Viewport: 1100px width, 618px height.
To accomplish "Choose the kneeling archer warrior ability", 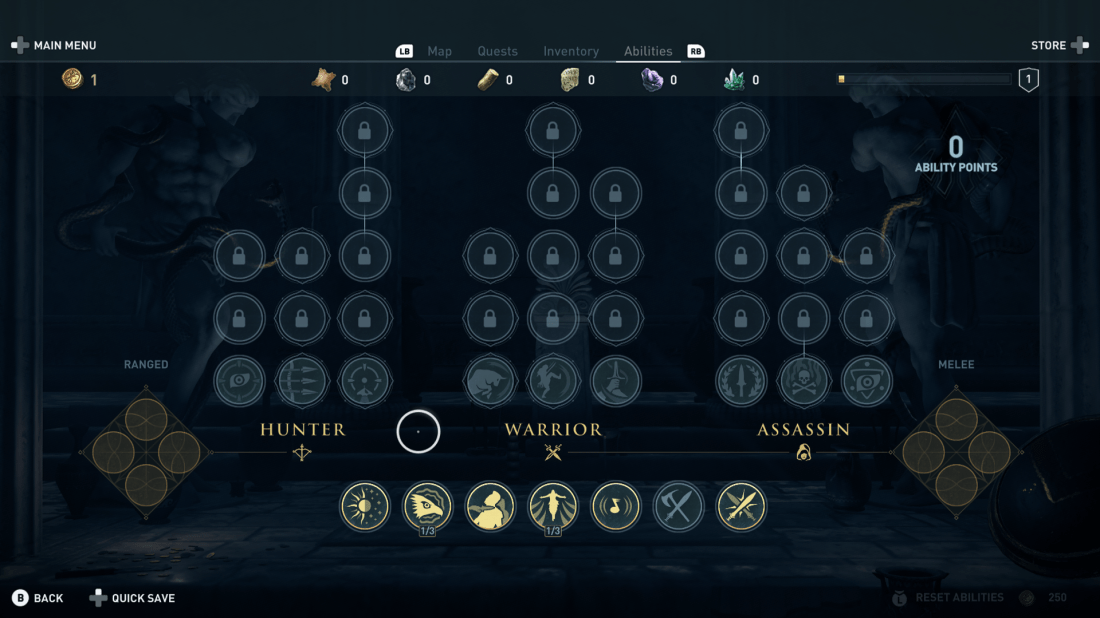I will [x=615, y=381].
